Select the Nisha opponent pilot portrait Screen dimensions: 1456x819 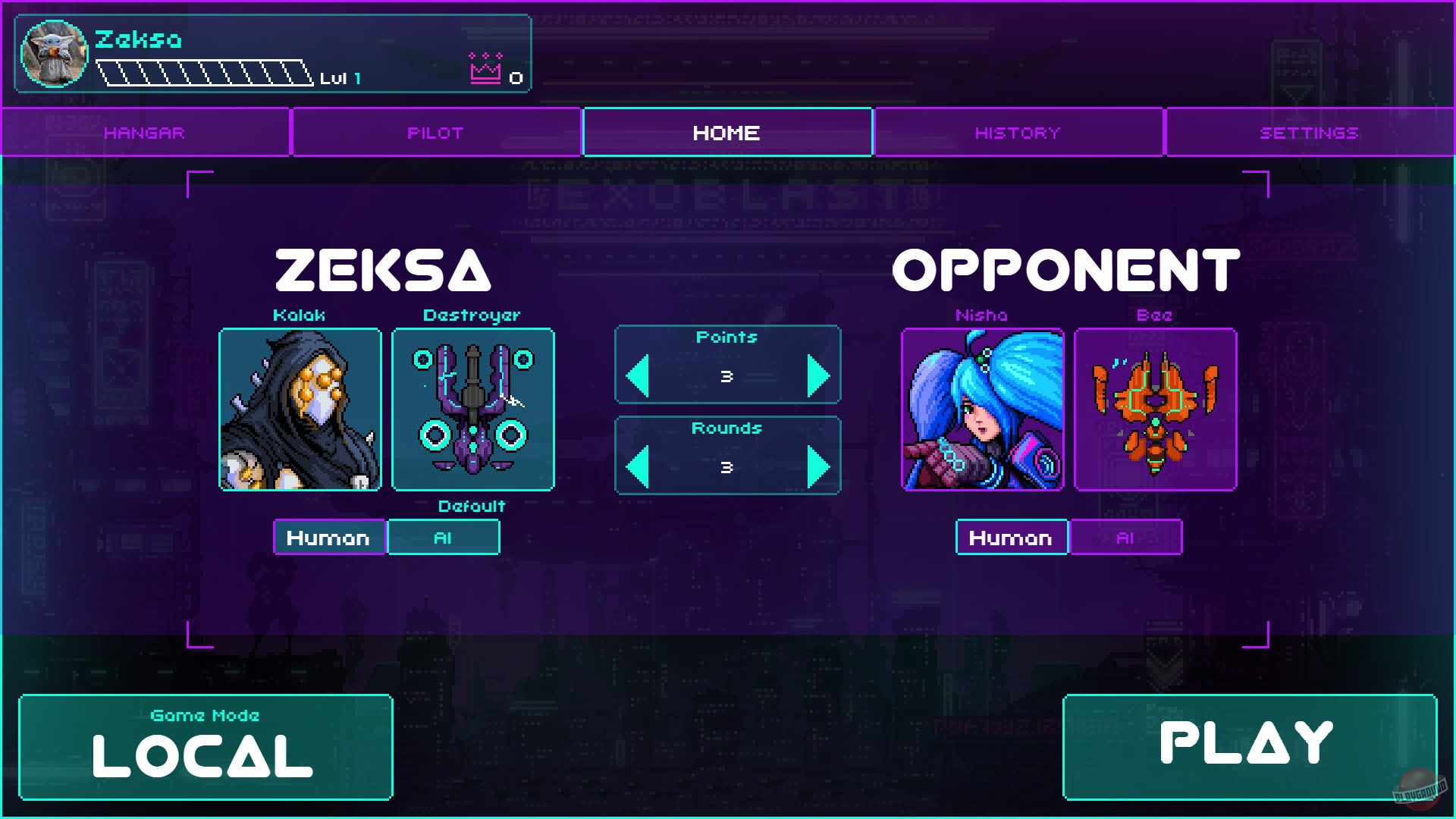(x=984, y=409)
